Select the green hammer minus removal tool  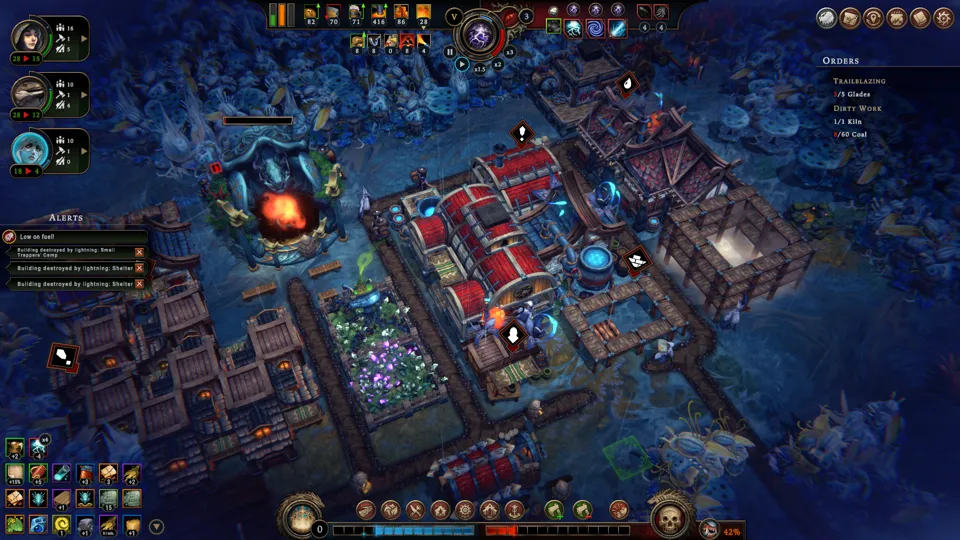coord(581,510)
